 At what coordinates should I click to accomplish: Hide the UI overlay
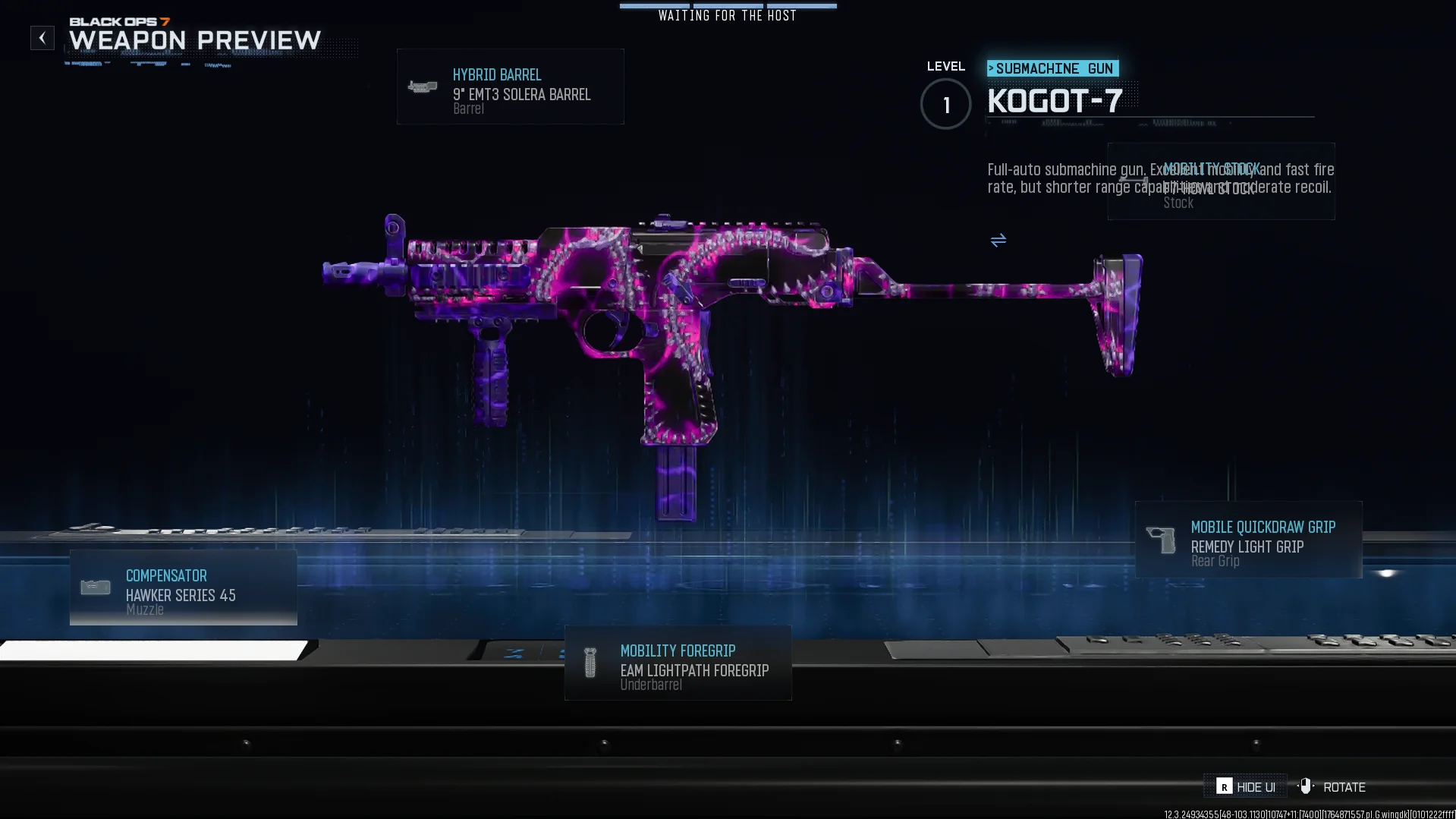pyautogui.click(x=1246, y=787)
